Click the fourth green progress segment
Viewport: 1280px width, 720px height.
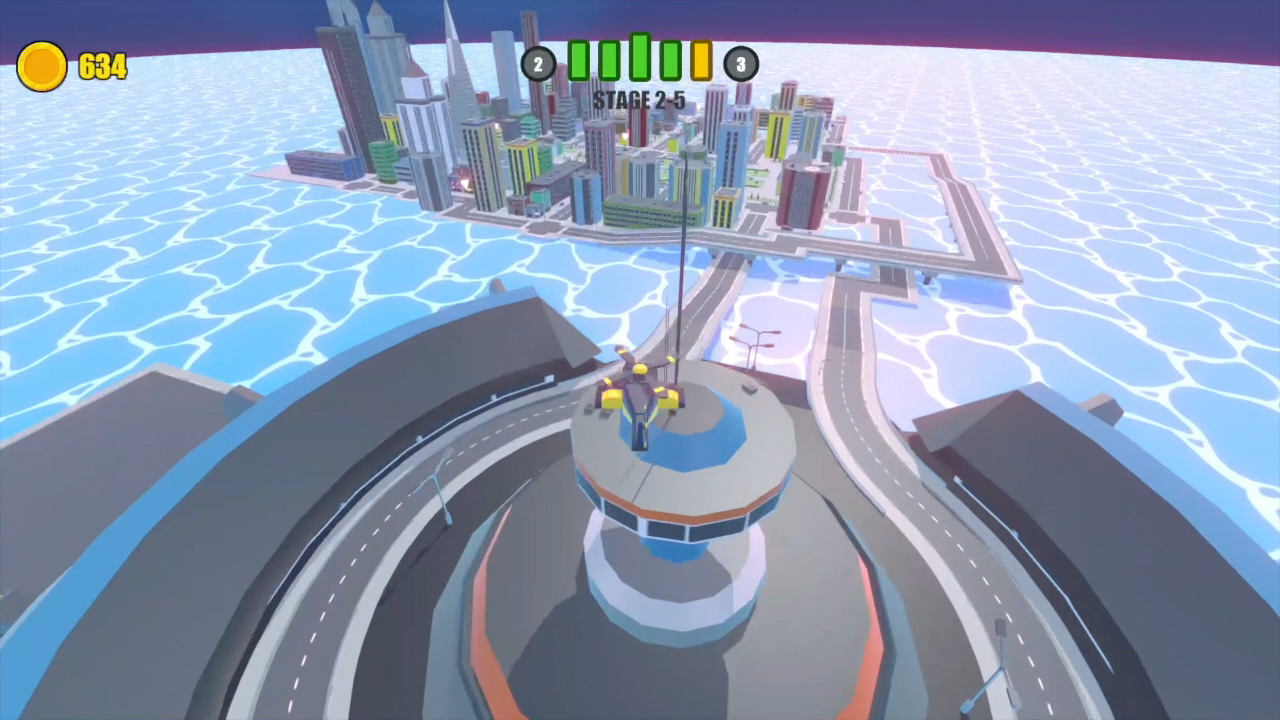670,60
